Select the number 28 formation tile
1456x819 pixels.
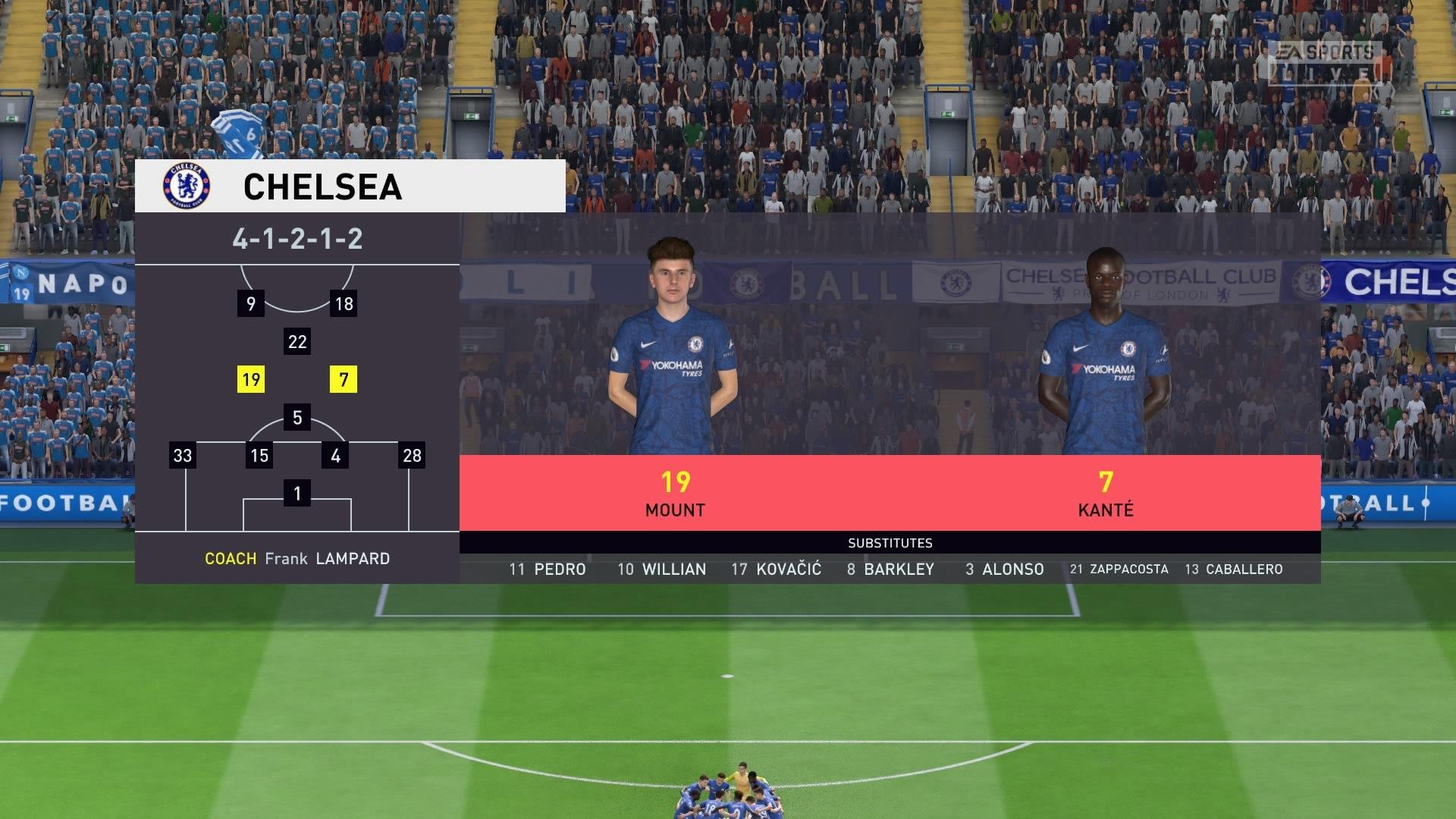pyautogui.click(x=412, y=456)
